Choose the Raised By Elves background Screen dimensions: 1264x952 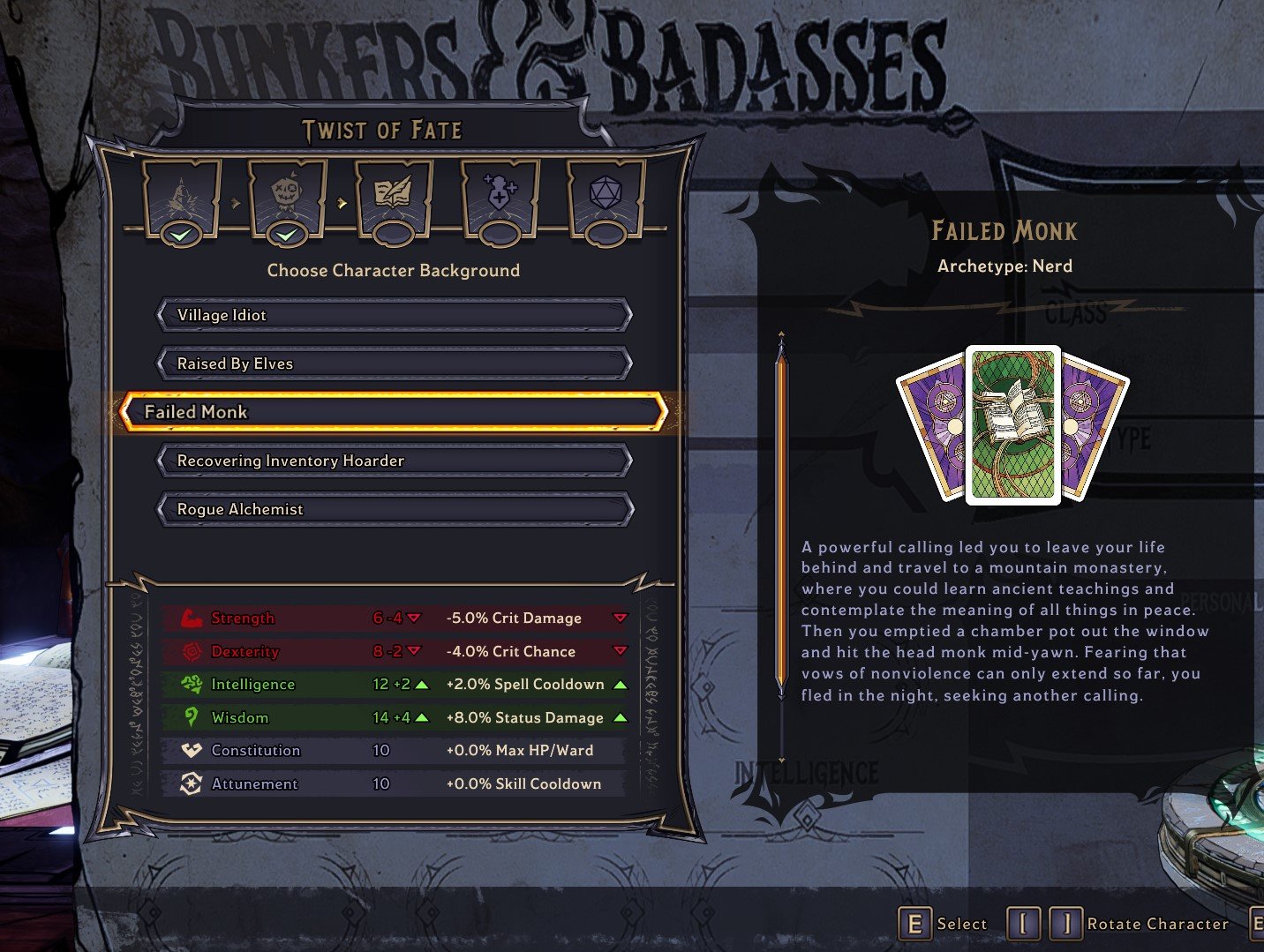(x=394, y=363)
